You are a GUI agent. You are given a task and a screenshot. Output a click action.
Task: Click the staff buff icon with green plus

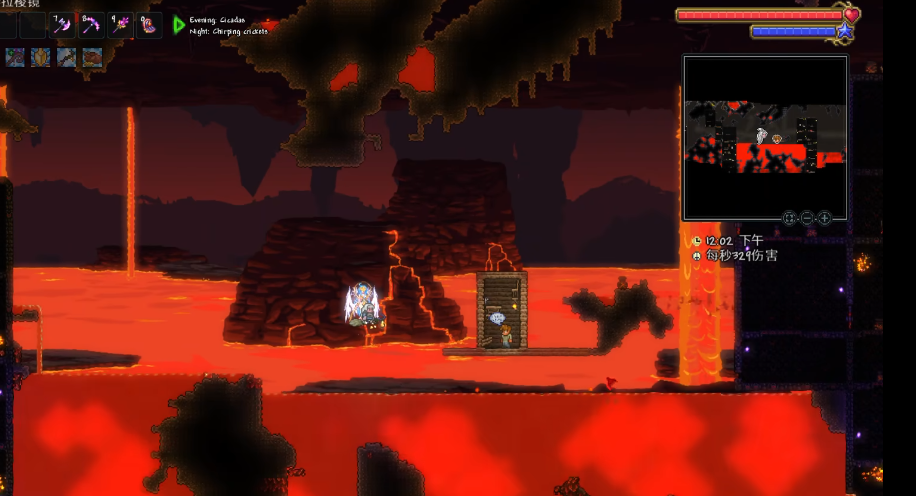[x=15, y=58]
